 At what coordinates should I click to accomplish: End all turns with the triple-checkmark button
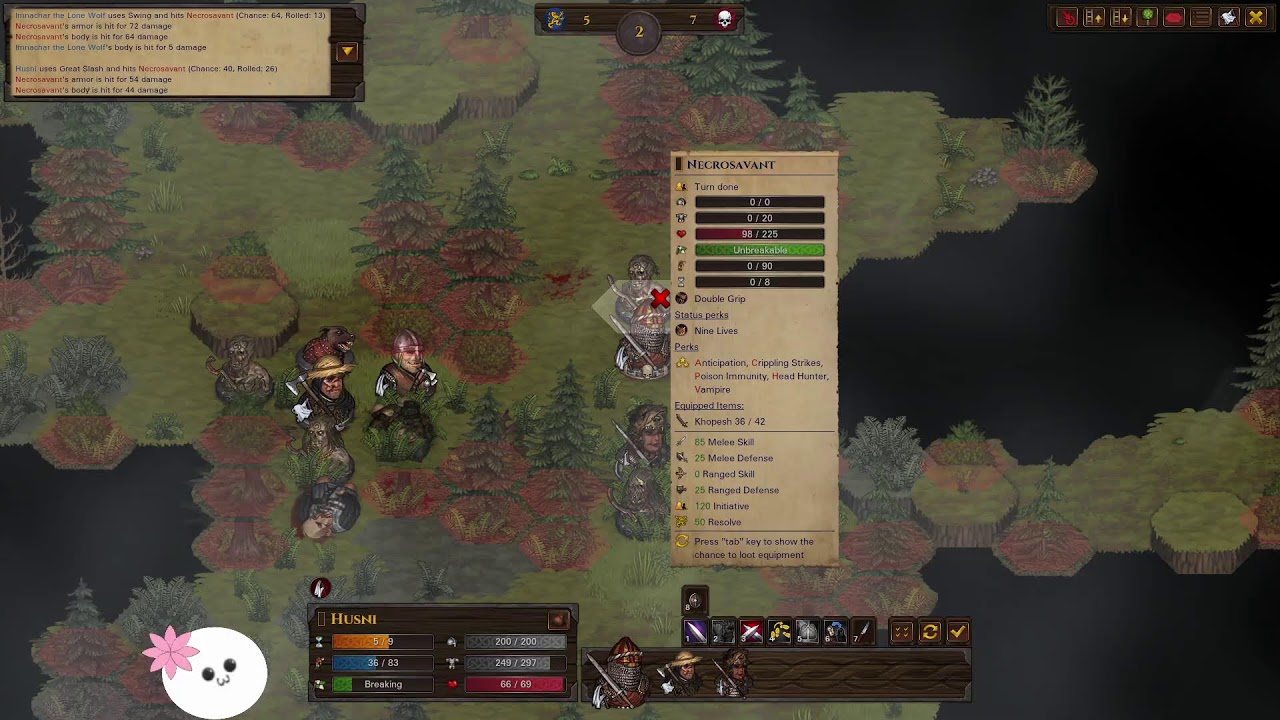[902, 631]
